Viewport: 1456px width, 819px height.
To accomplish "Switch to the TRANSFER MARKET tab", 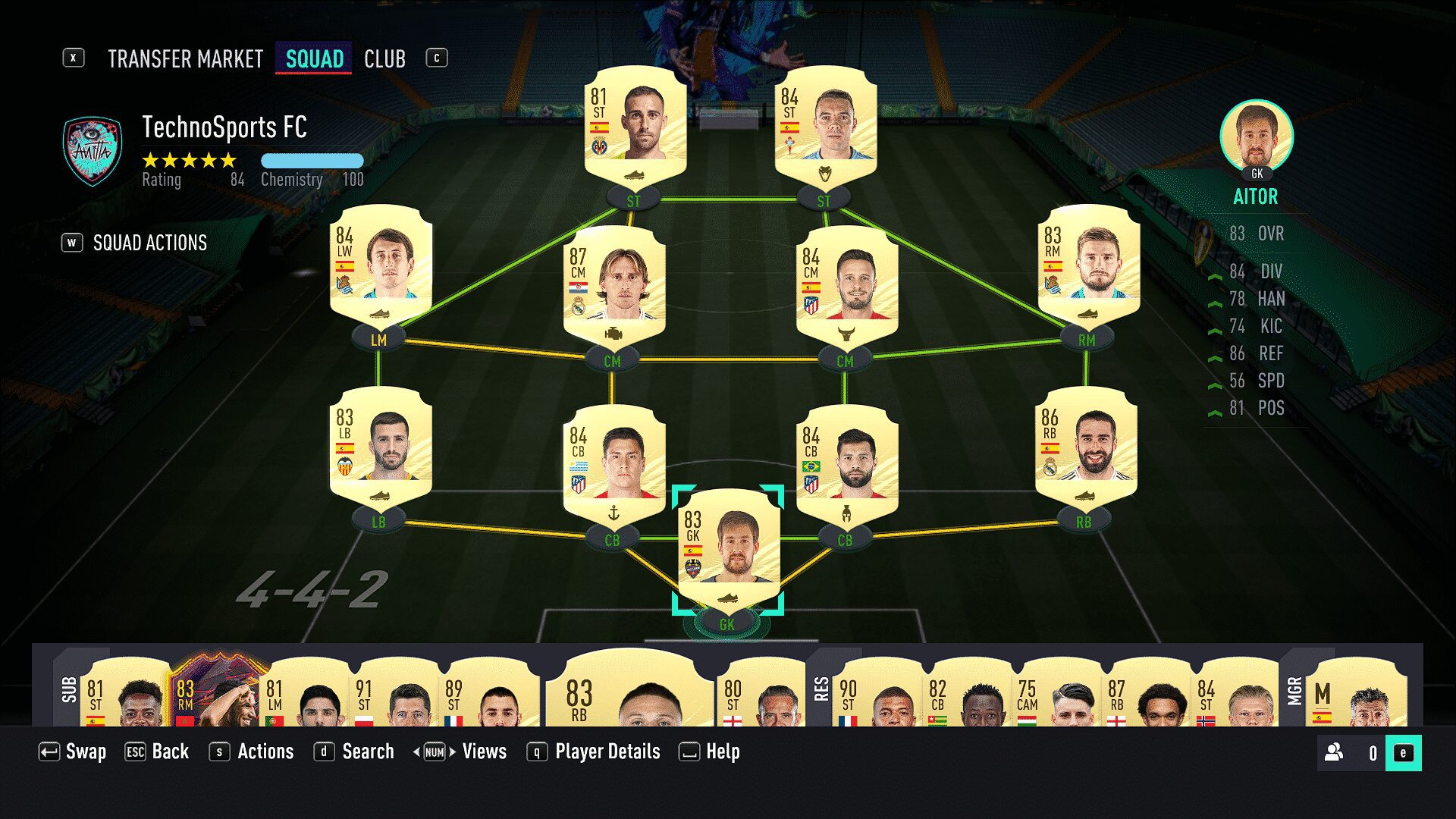I will click(x=184, y=58).
